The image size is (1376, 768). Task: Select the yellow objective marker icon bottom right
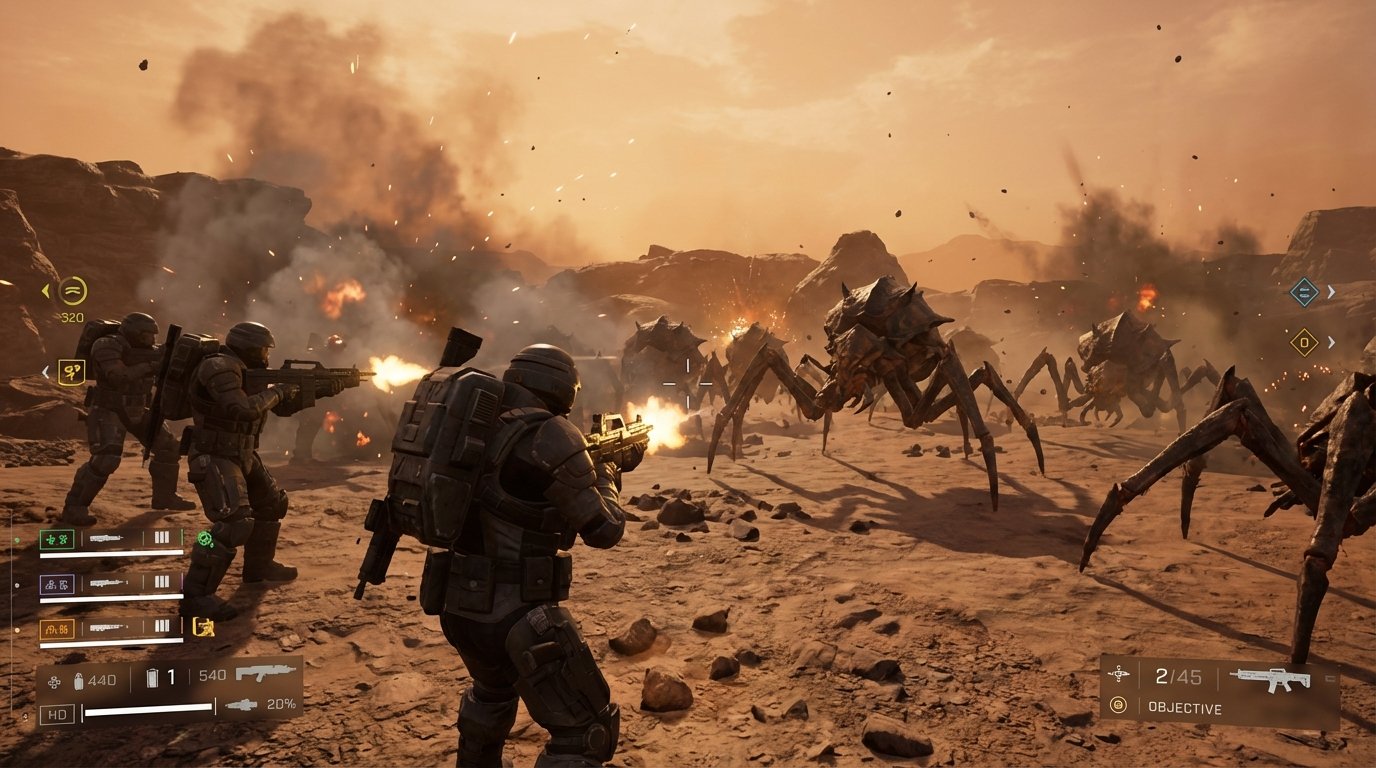tap(1118, 703)
